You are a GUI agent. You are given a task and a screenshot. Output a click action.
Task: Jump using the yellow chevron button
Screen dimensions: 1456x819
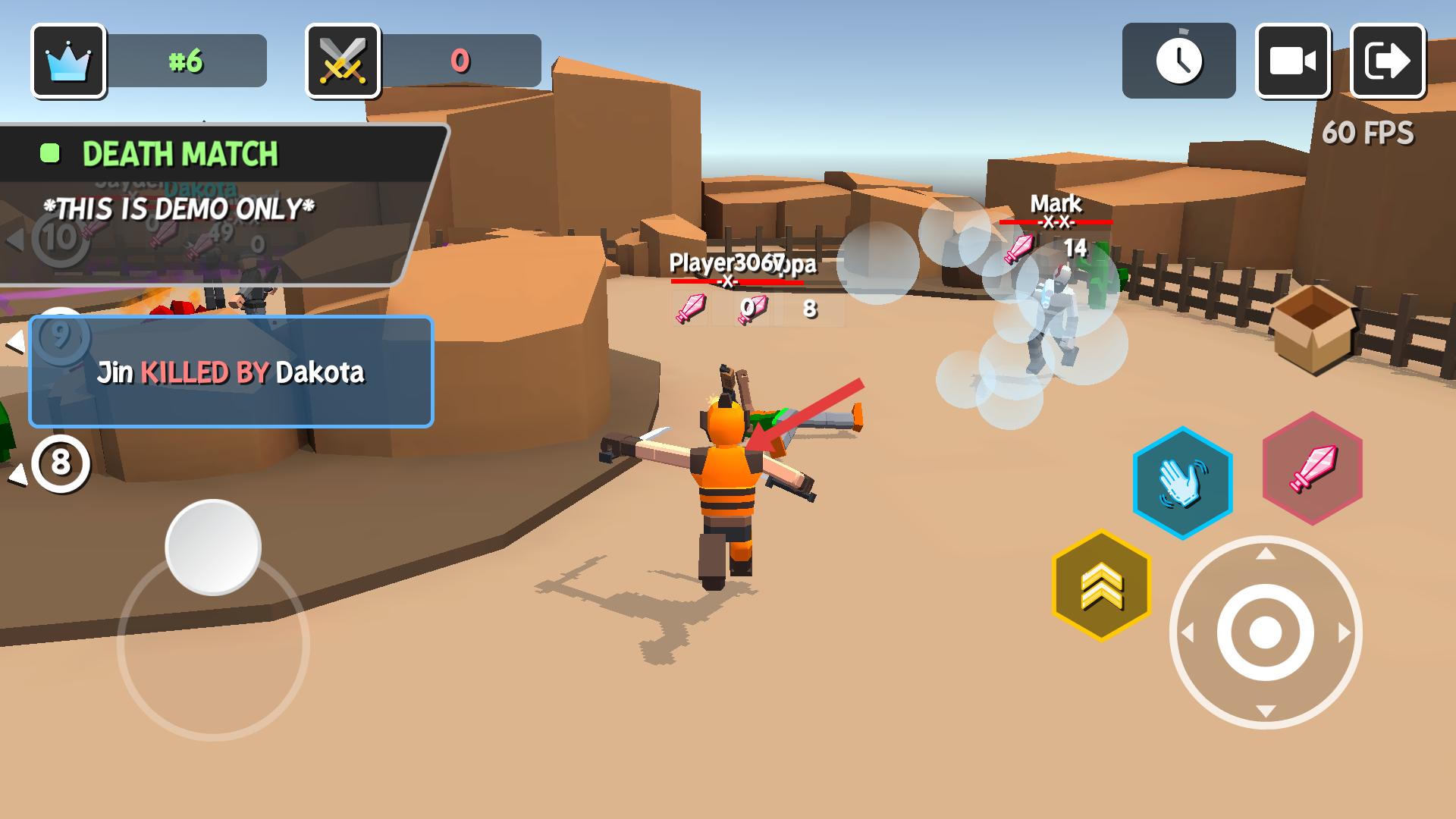(1101, 585)
